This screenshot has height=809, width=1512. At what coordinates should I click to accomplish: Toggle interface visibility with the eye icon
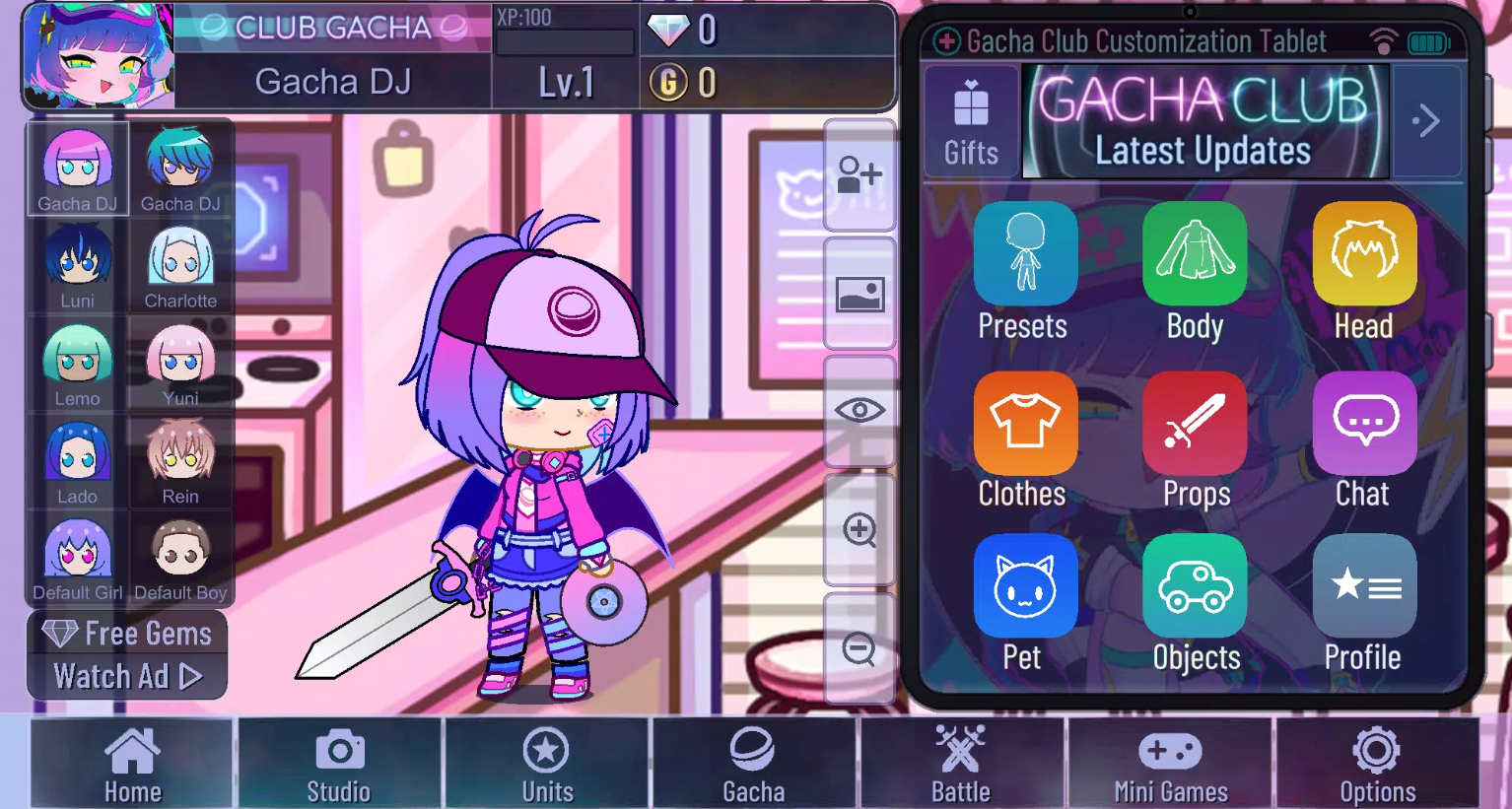tap(859, 411)
